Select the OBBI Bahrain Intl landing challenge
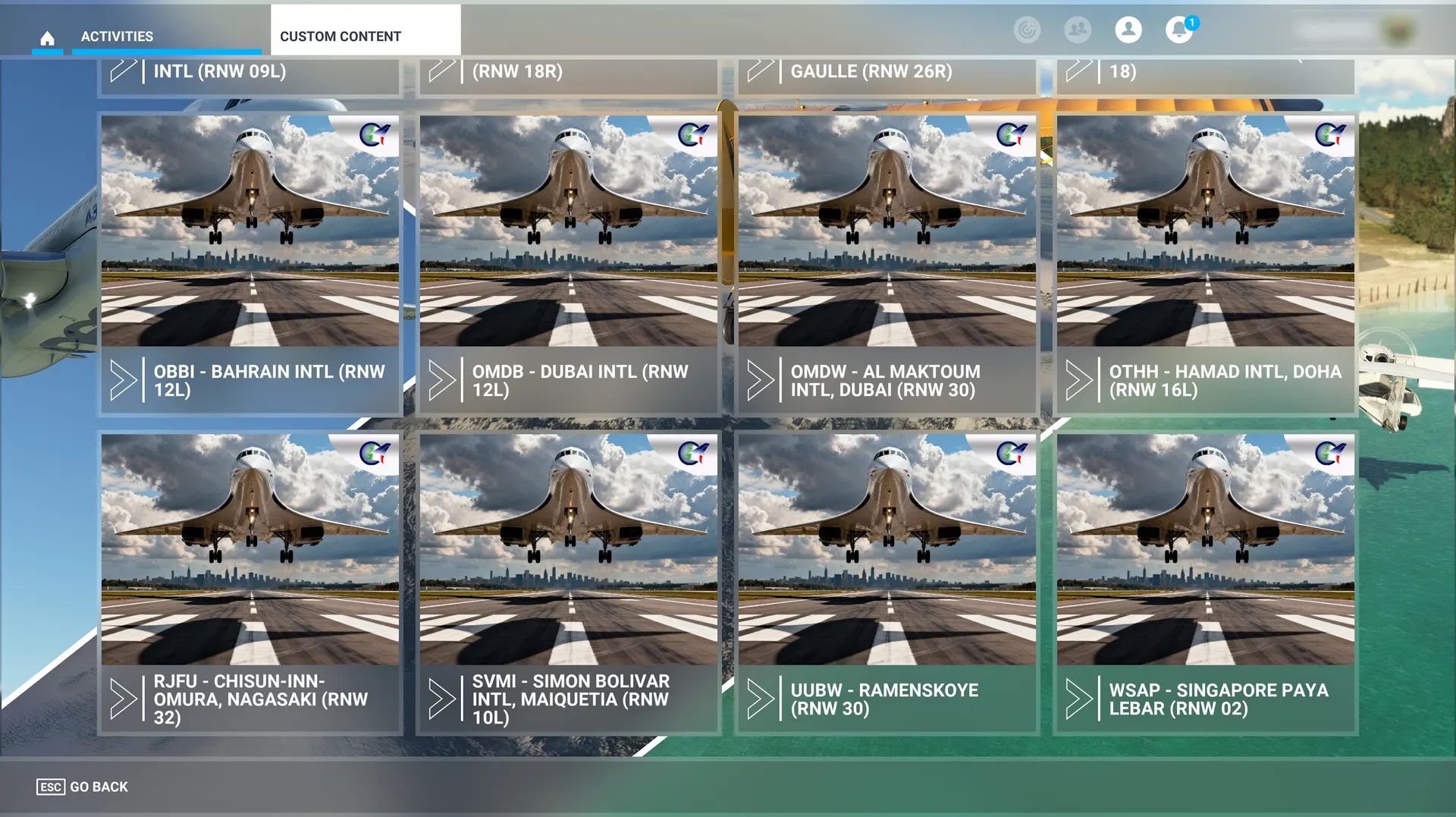Screen dimensions: 1456x817 tap(250, 264)
